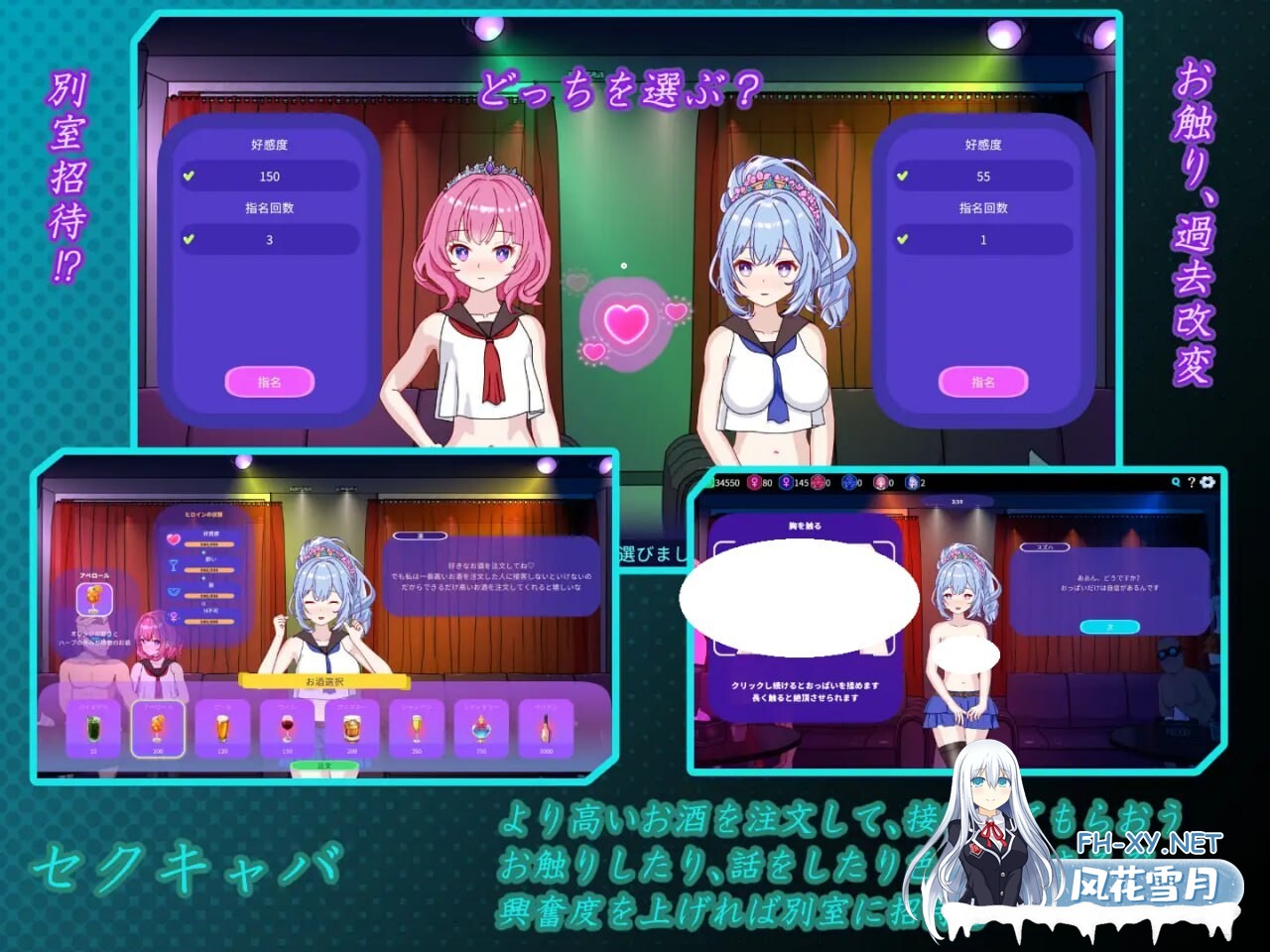The height and width of the screenshot is (952, 1270).
Task: Click the gender symbol icon in heroine status
Action: tap(173, 617)
